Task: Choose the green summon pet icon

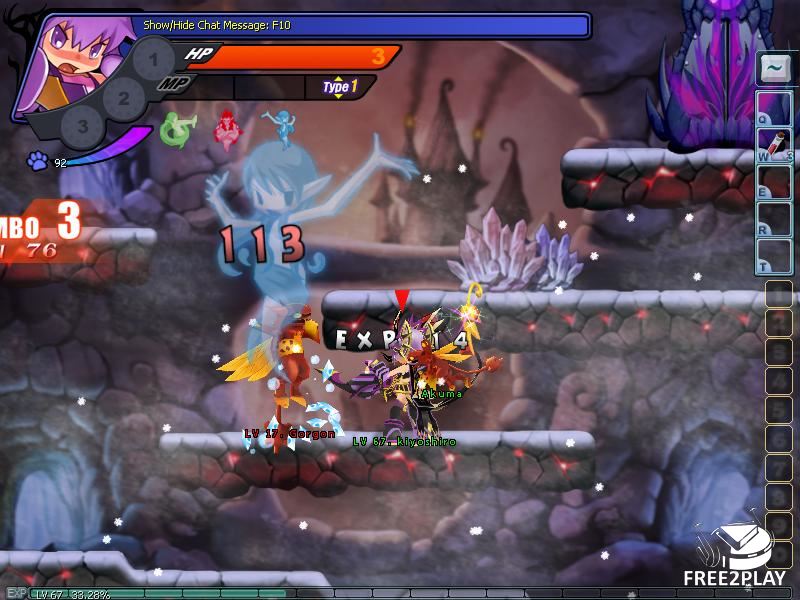Action: 177,128
